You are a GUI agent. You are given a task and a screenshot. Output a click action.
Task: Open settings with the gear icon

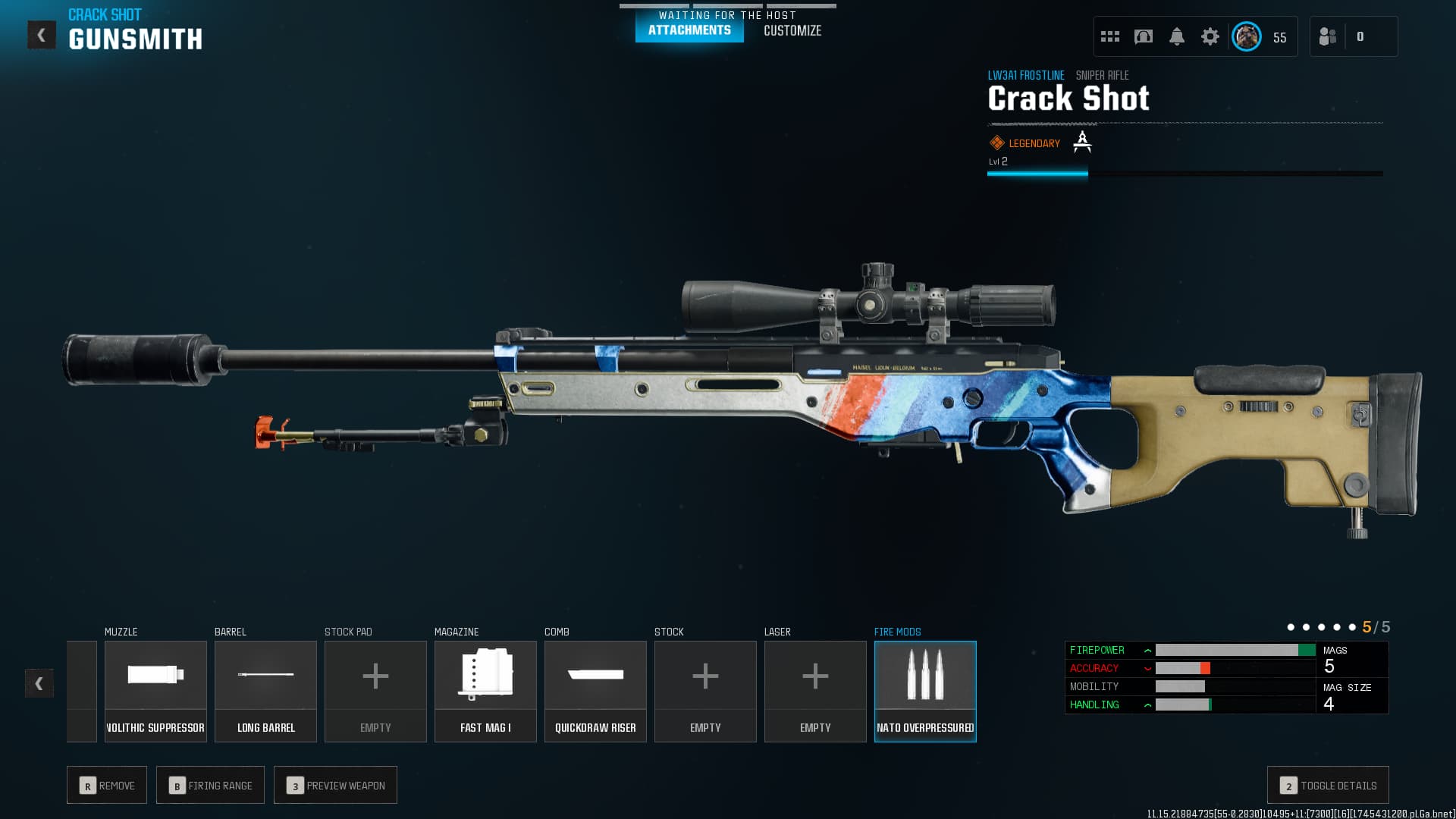click(1210, 36)
